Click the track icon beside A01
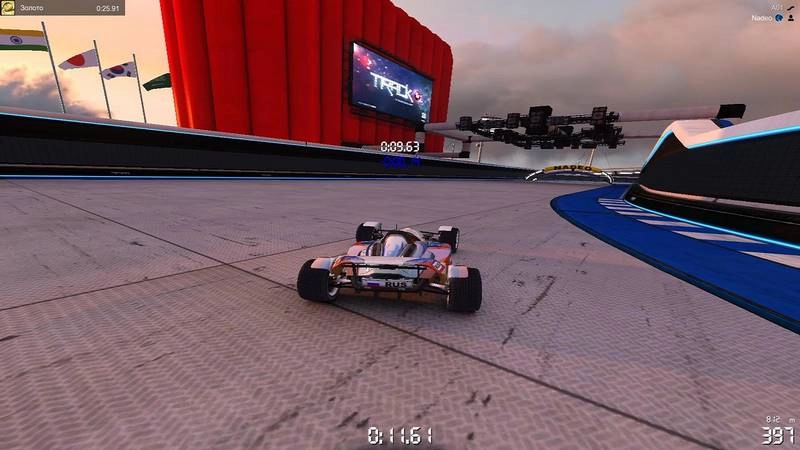 789,6
